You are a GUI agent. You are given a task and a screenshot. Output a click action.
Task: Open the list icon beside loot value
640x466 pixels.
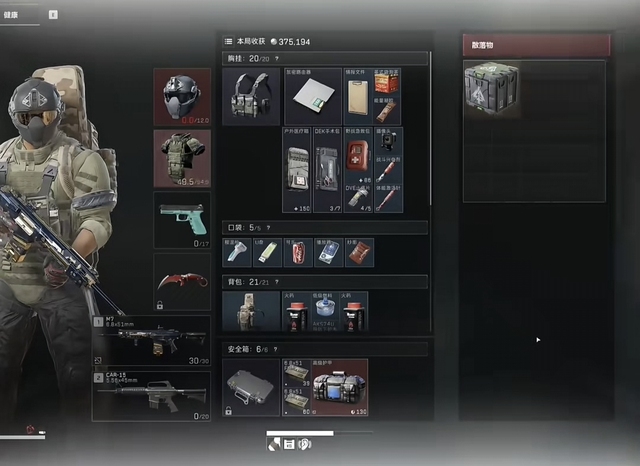tap(229, 42)
